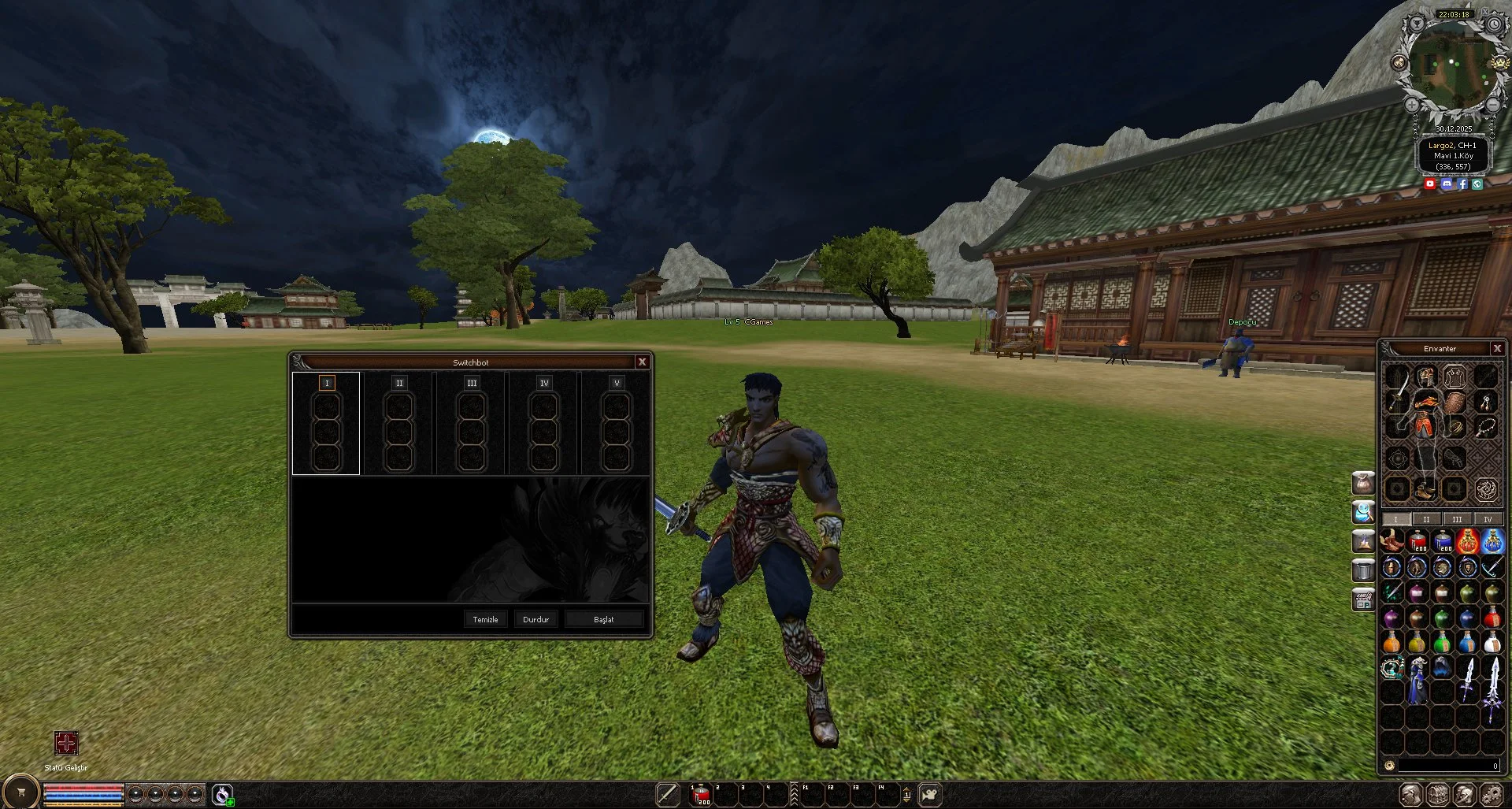Select the blue potion stack in inventory
Viewport: 1512px width, 809px height.
pyautogui.click(x=1443, y=542)
